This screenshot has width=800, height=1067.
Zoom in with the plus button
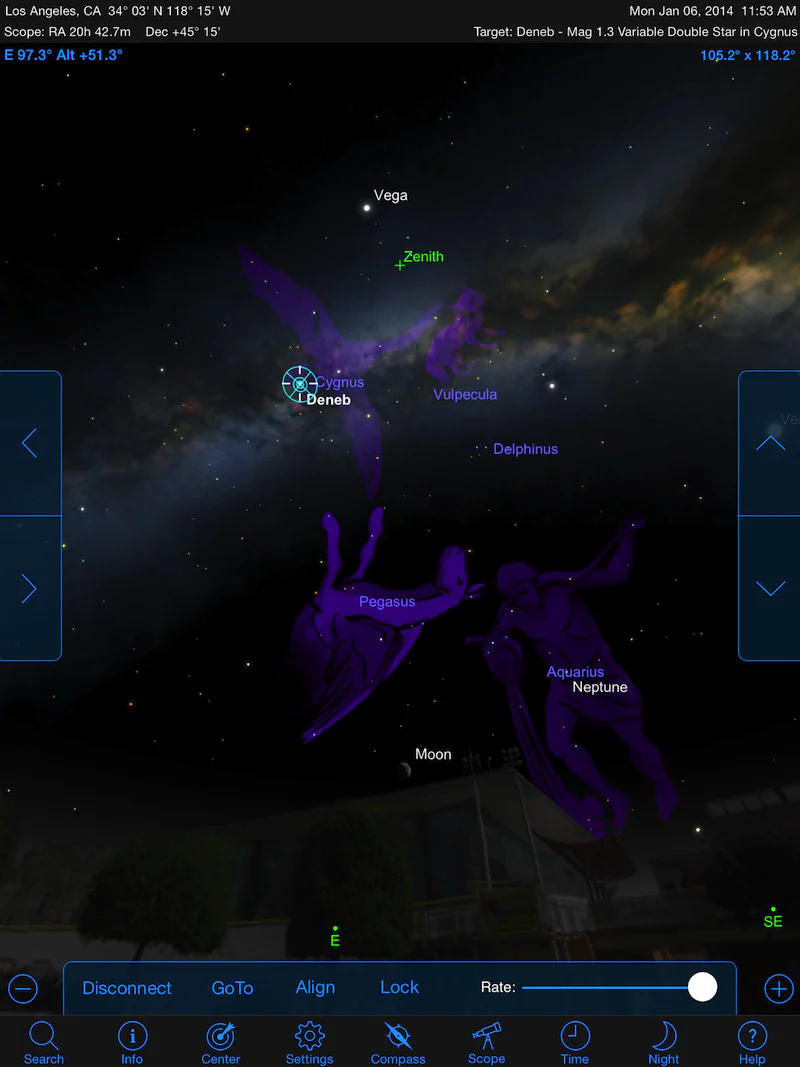[778, 989]
